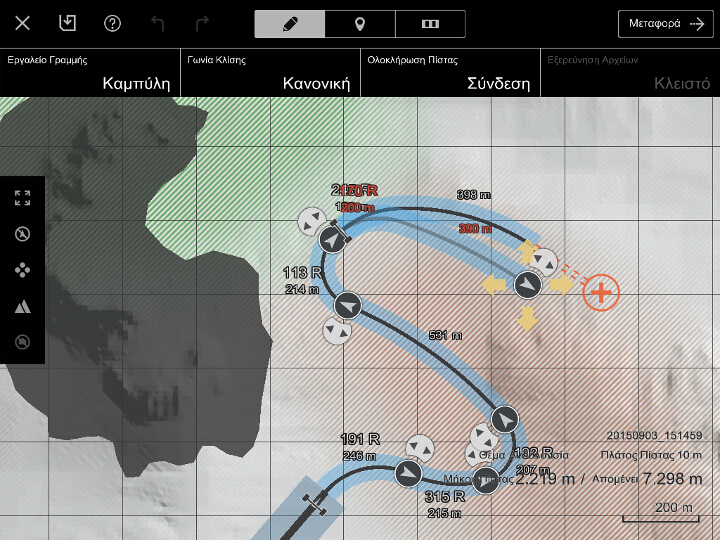Switch to the tab right of the pin
The width and height of the screenshot is (720, 540).
point(430,24)
